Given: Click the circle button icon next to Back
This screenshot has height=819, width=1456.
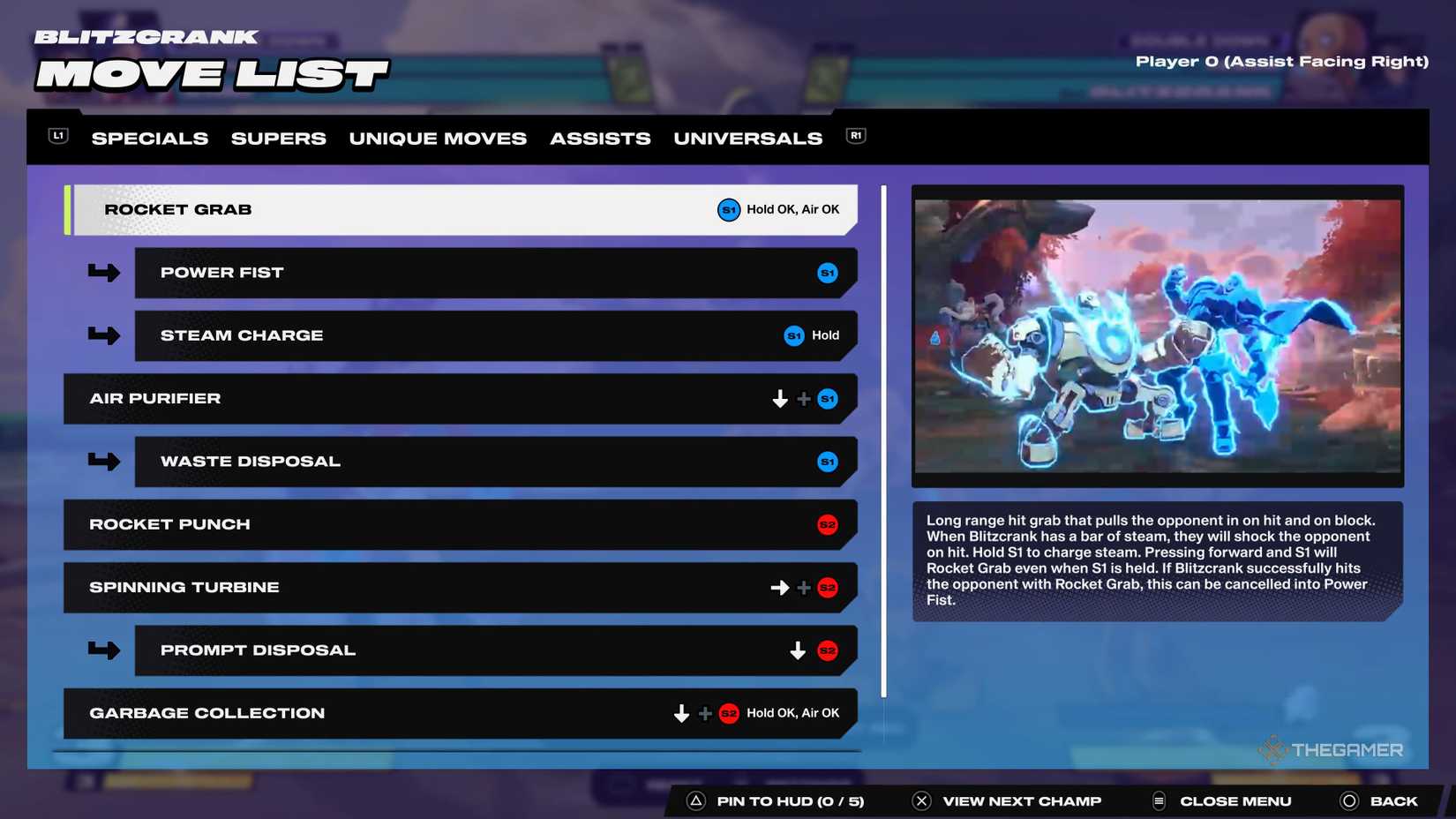Looking at the screenshot, I should (1349, 800).
